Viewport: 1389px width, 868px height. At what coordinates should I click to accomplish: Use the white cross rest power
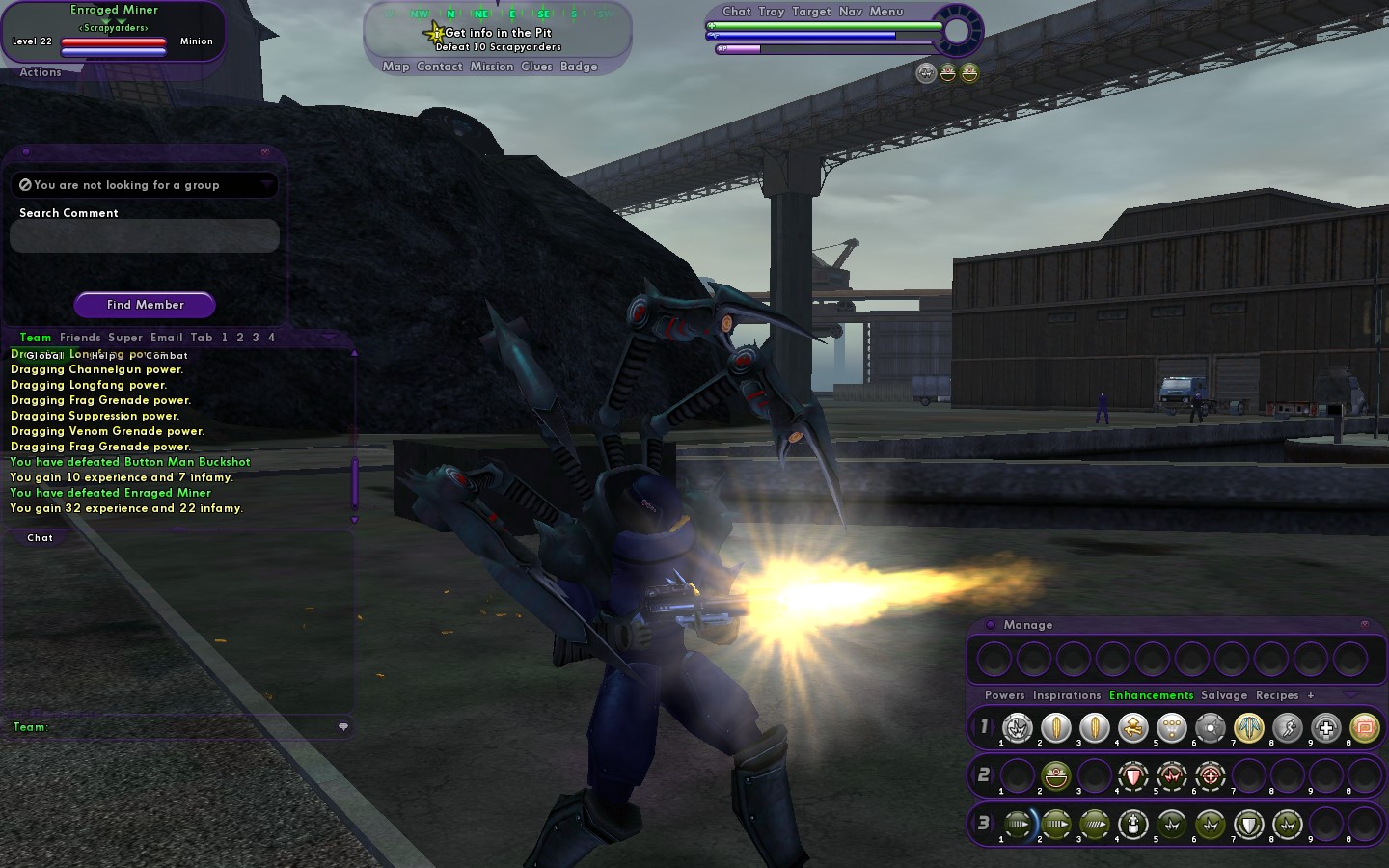(x=1326, y=728)
